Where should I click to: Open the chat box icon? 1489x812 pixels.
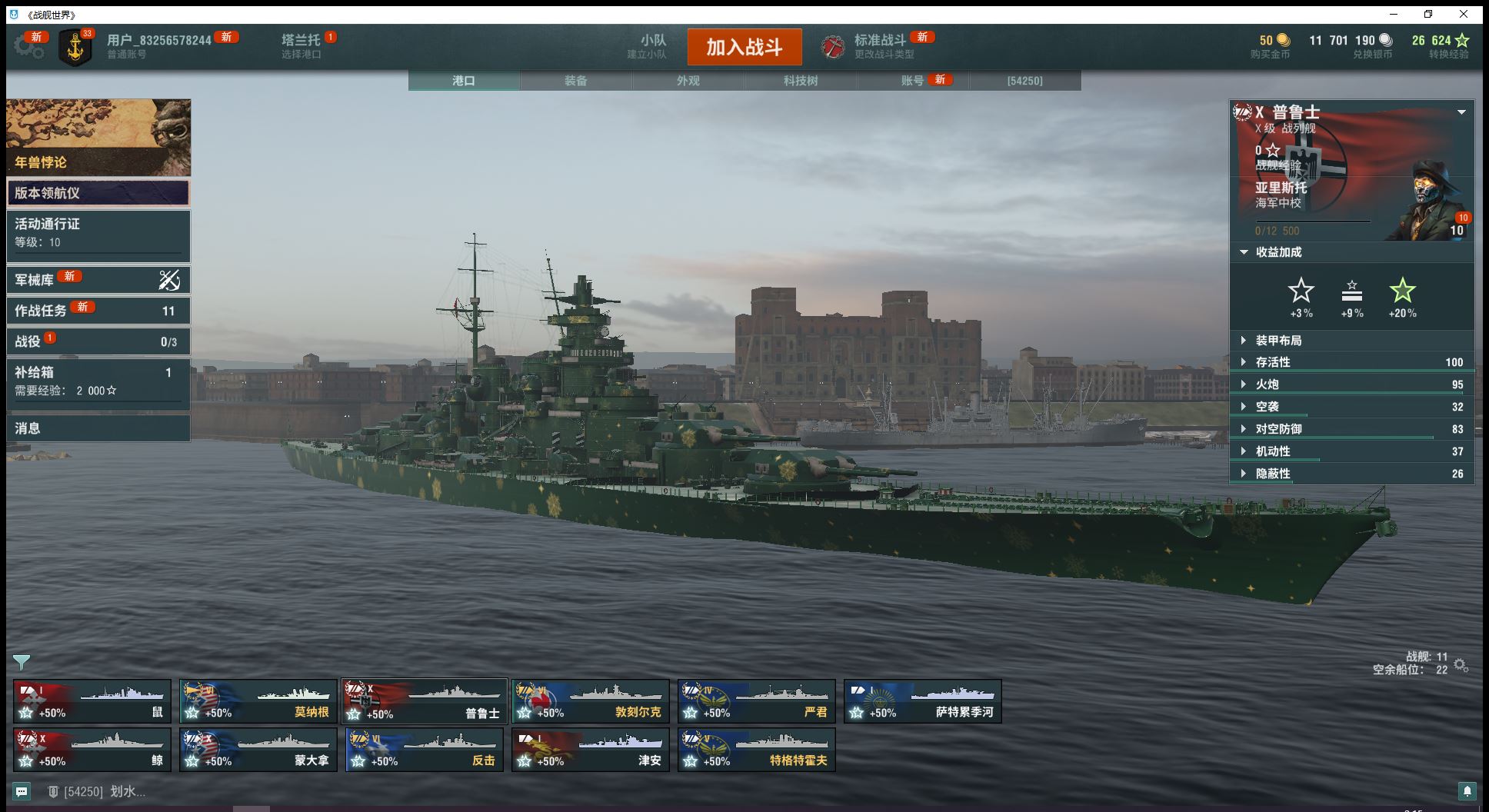click(22, 791)
